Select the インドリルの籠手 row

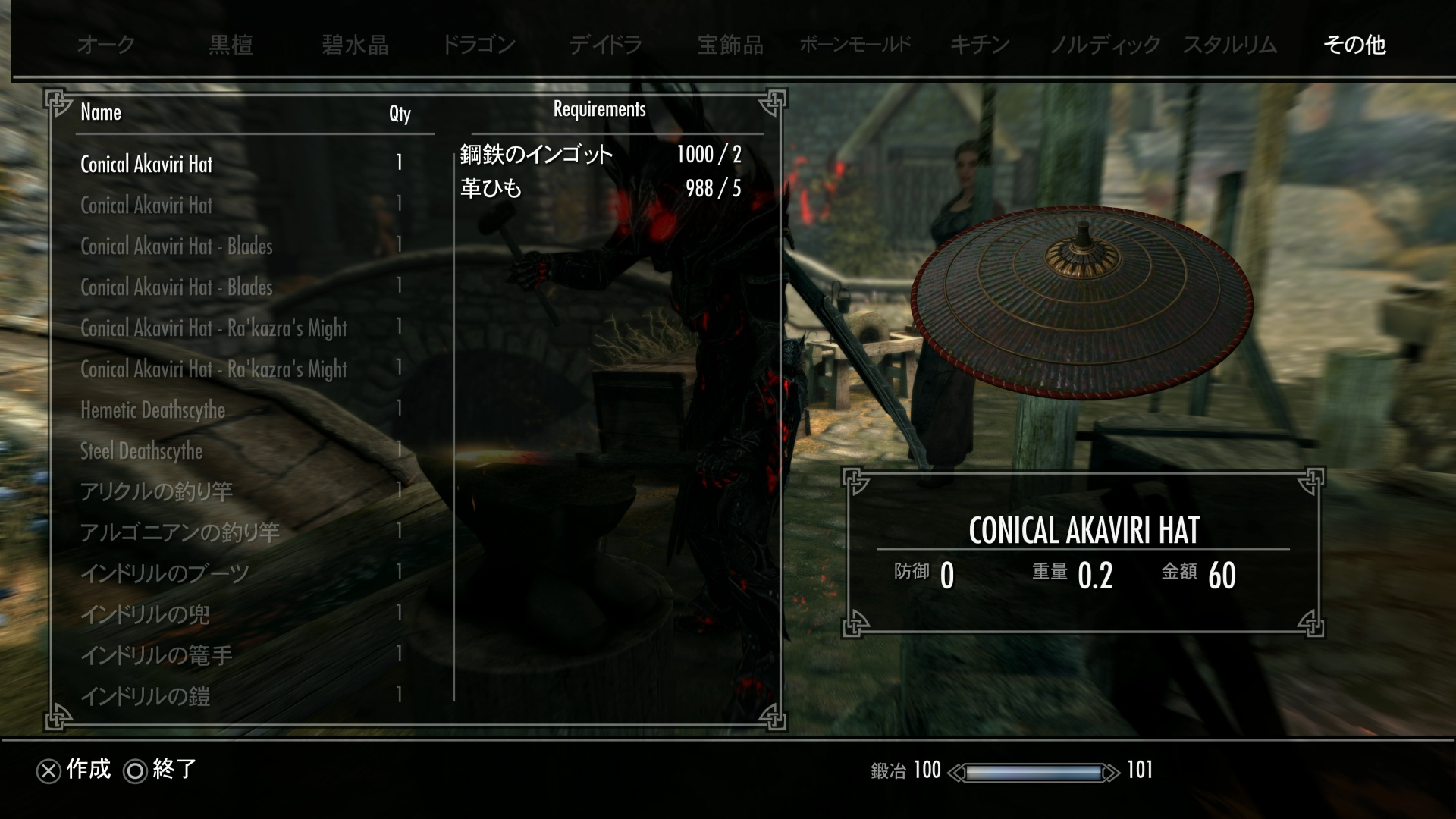156,656
